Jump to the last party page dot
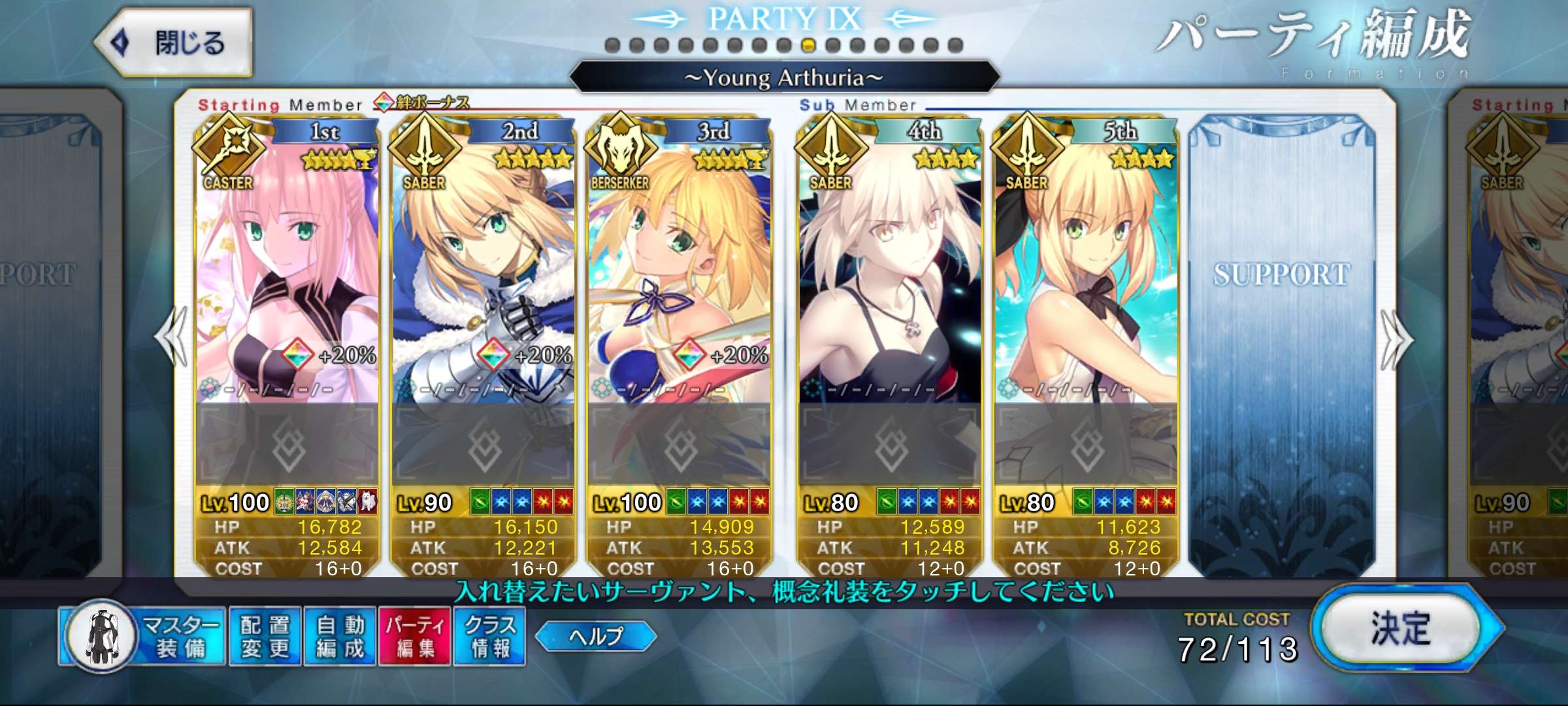Viewport: 1568px width, 706px height. [955, 45]
